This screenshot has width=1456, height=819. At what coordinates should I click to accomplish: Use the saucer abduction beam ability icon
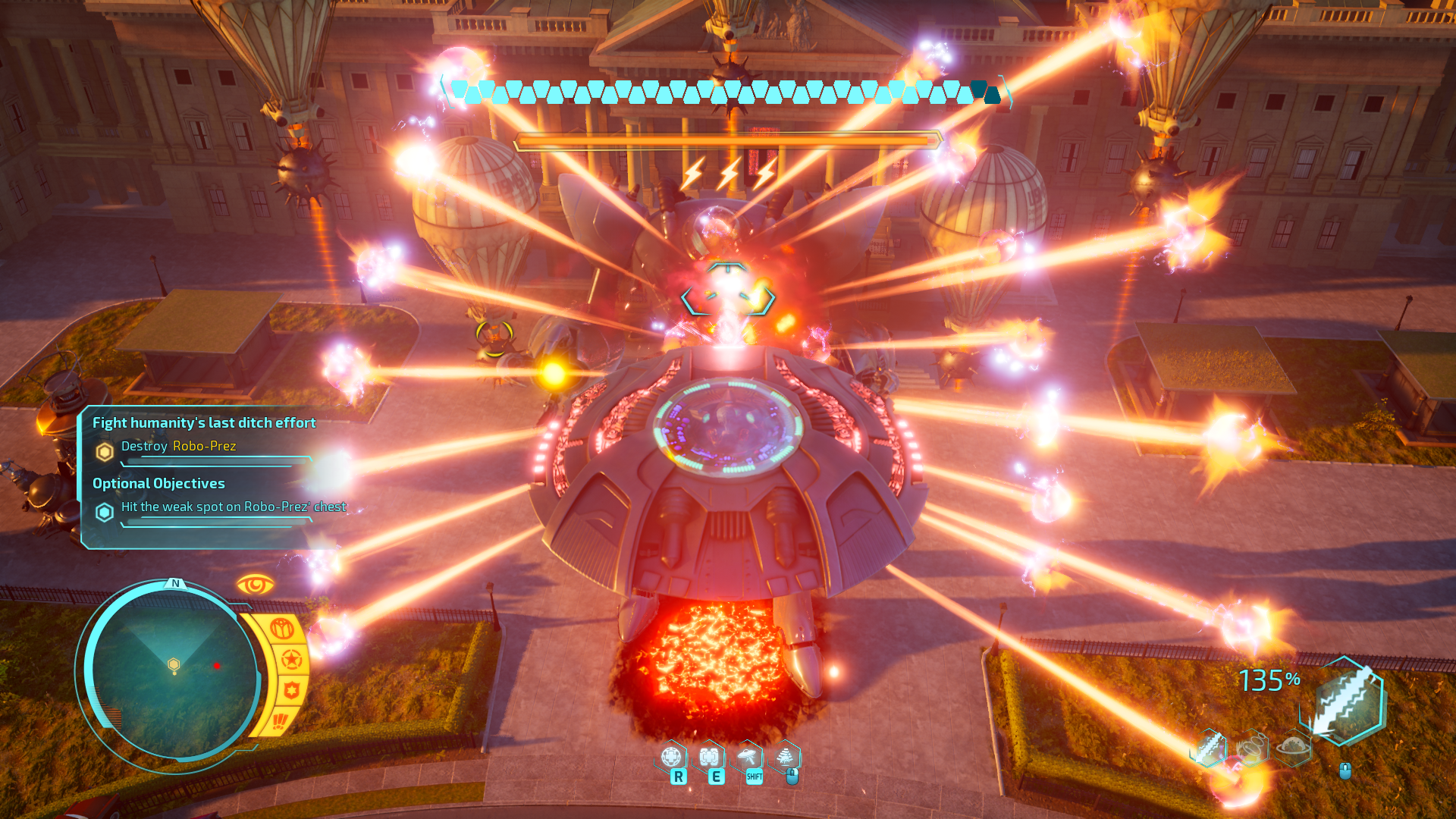click(x=748, y=757)
